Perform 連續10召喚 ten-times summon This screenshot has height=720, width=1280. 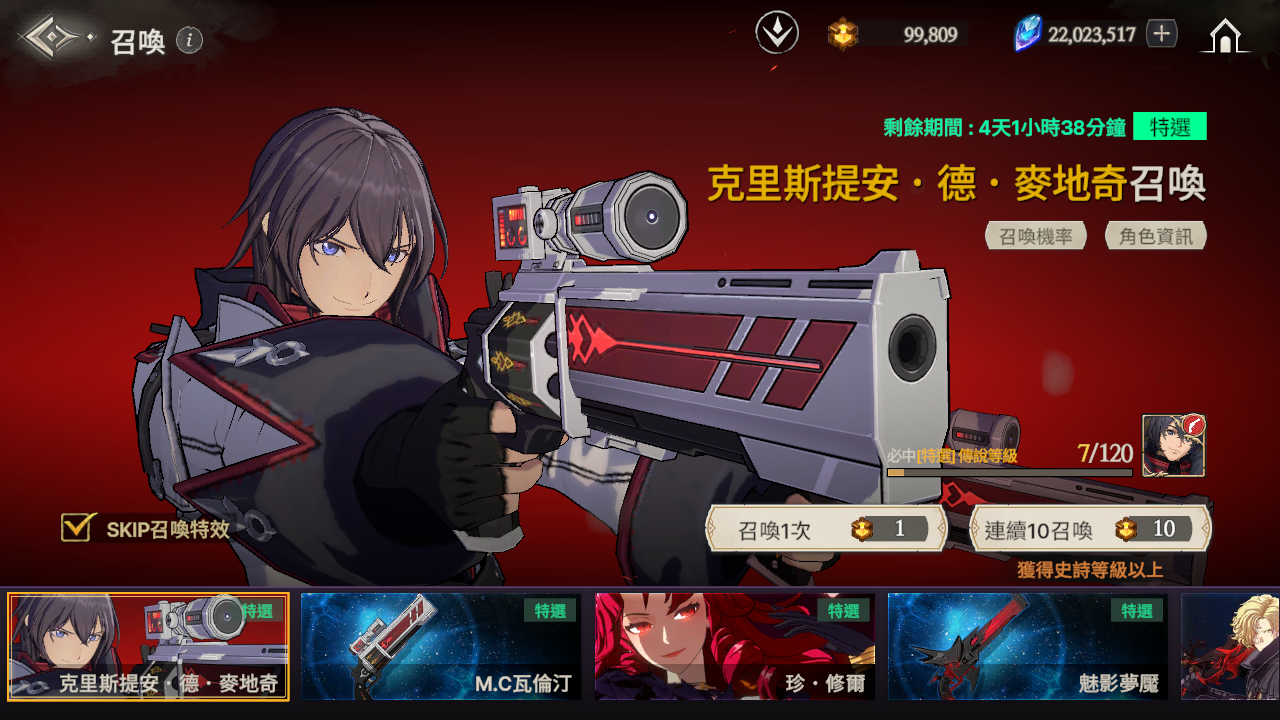1090,529
